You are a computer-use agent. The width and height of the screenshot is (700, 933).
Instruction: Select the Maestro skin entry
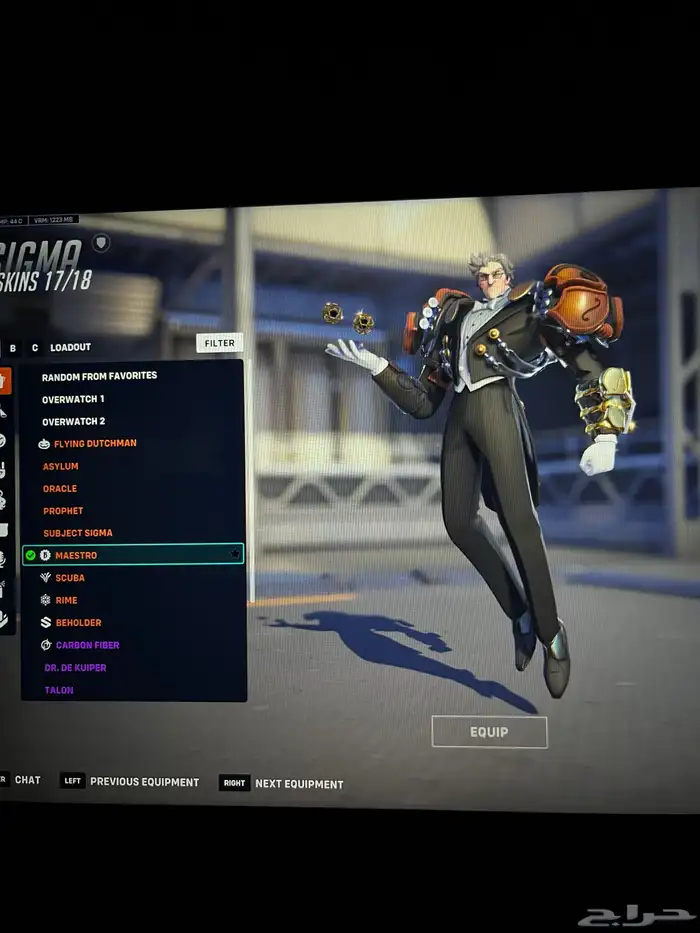click(76, 555)
